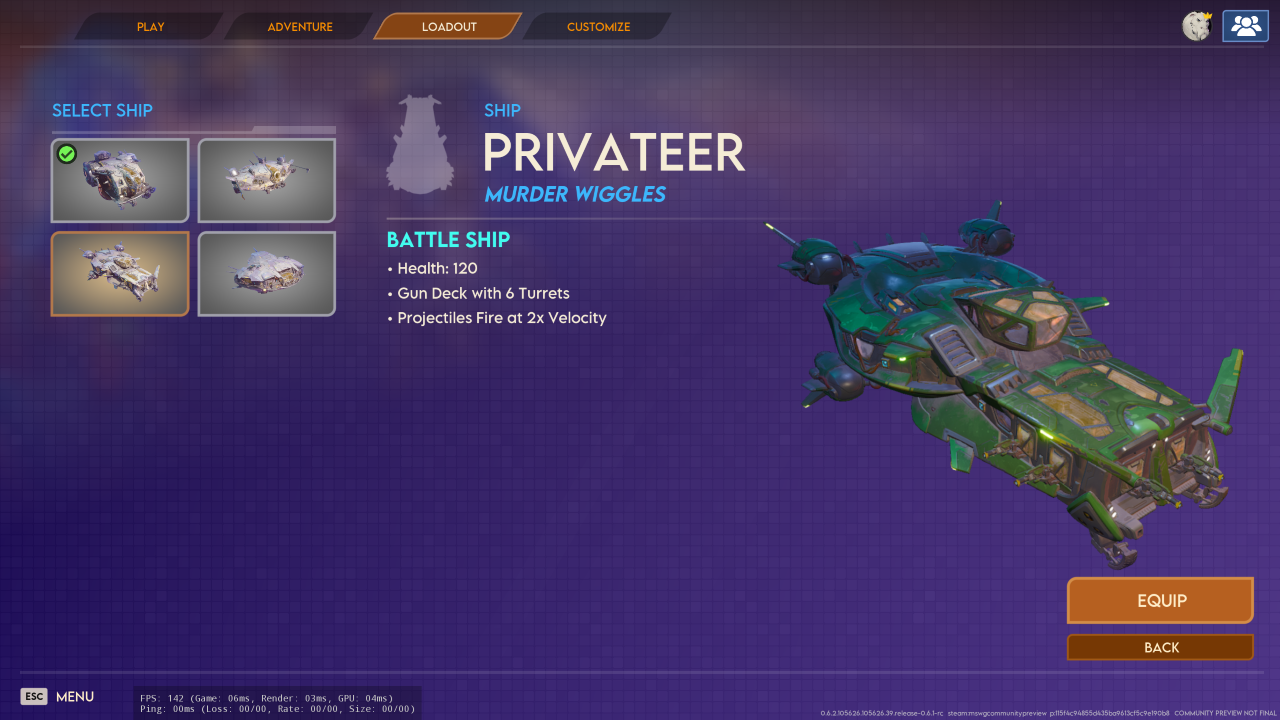This screenshot has width=1280, height=720.
Task: Go to the Customize tab
Action: point(598,27)
